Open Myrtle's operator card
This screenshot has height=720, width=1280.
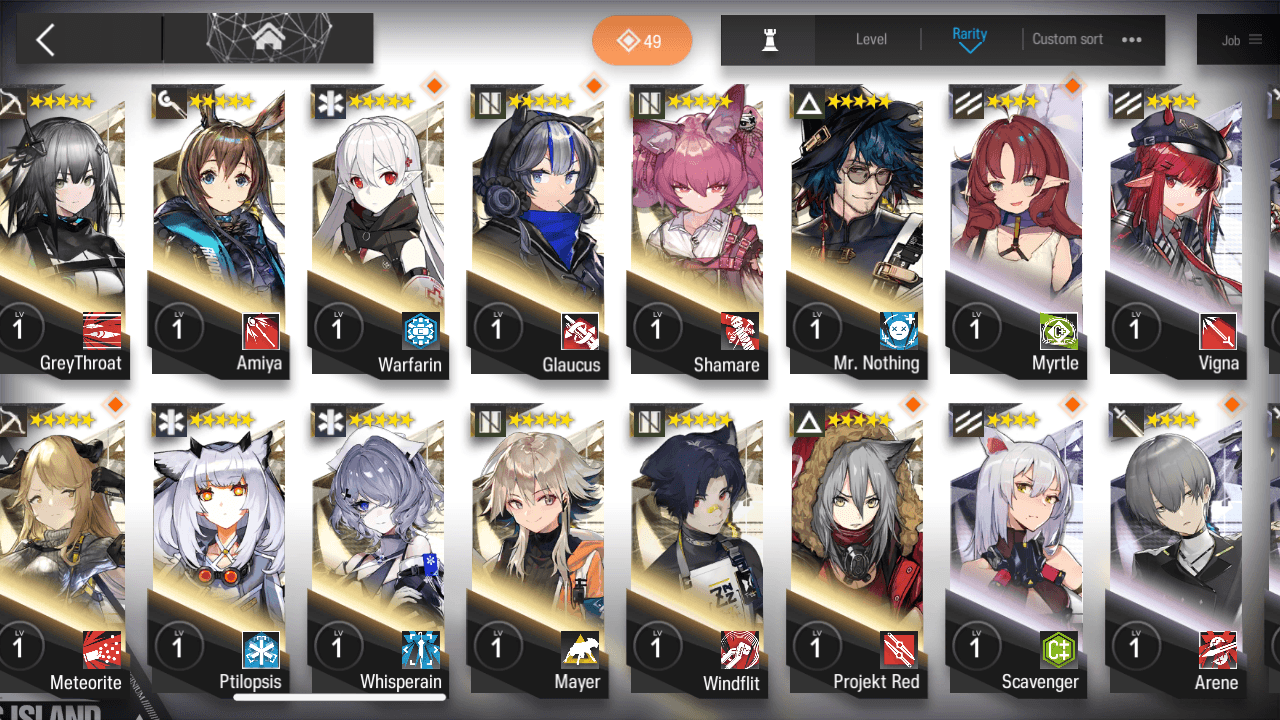pos(1016,230)
